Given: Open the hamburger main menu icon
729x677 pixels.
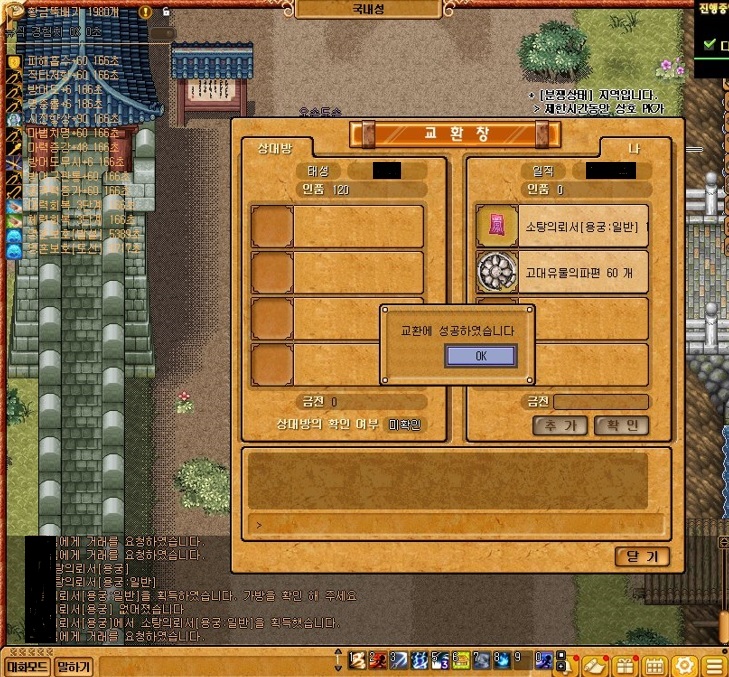Looking at the screenshot, I should pyautogui.click(x=714, y=665).
